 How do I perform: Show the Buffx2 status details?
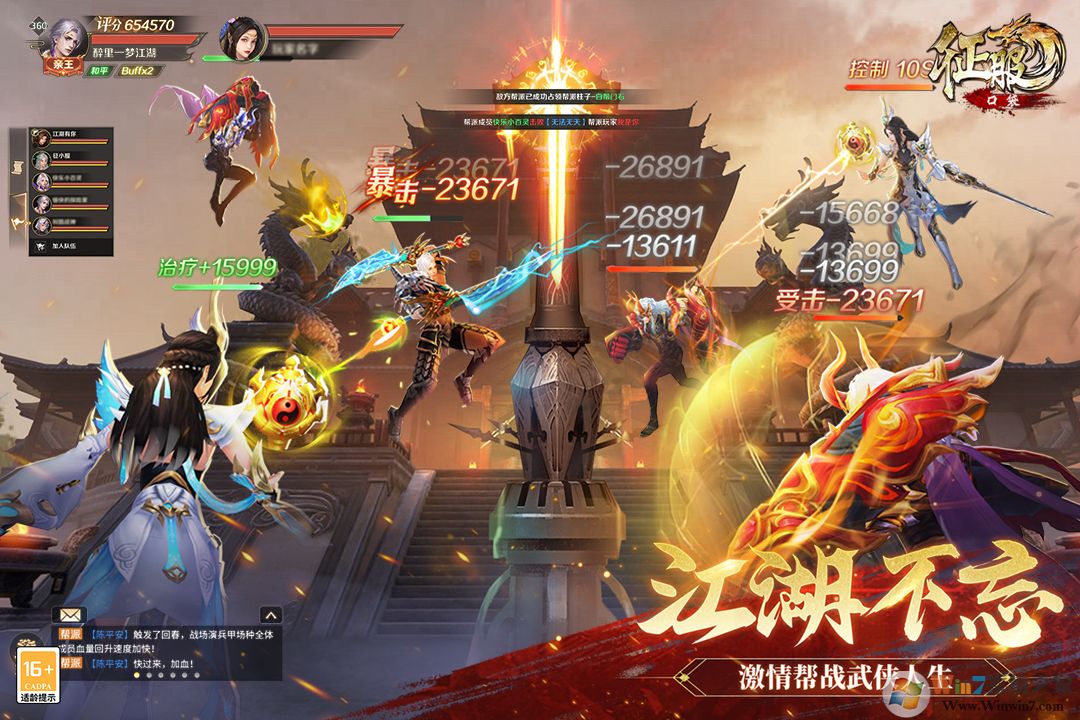pos(137,71)
